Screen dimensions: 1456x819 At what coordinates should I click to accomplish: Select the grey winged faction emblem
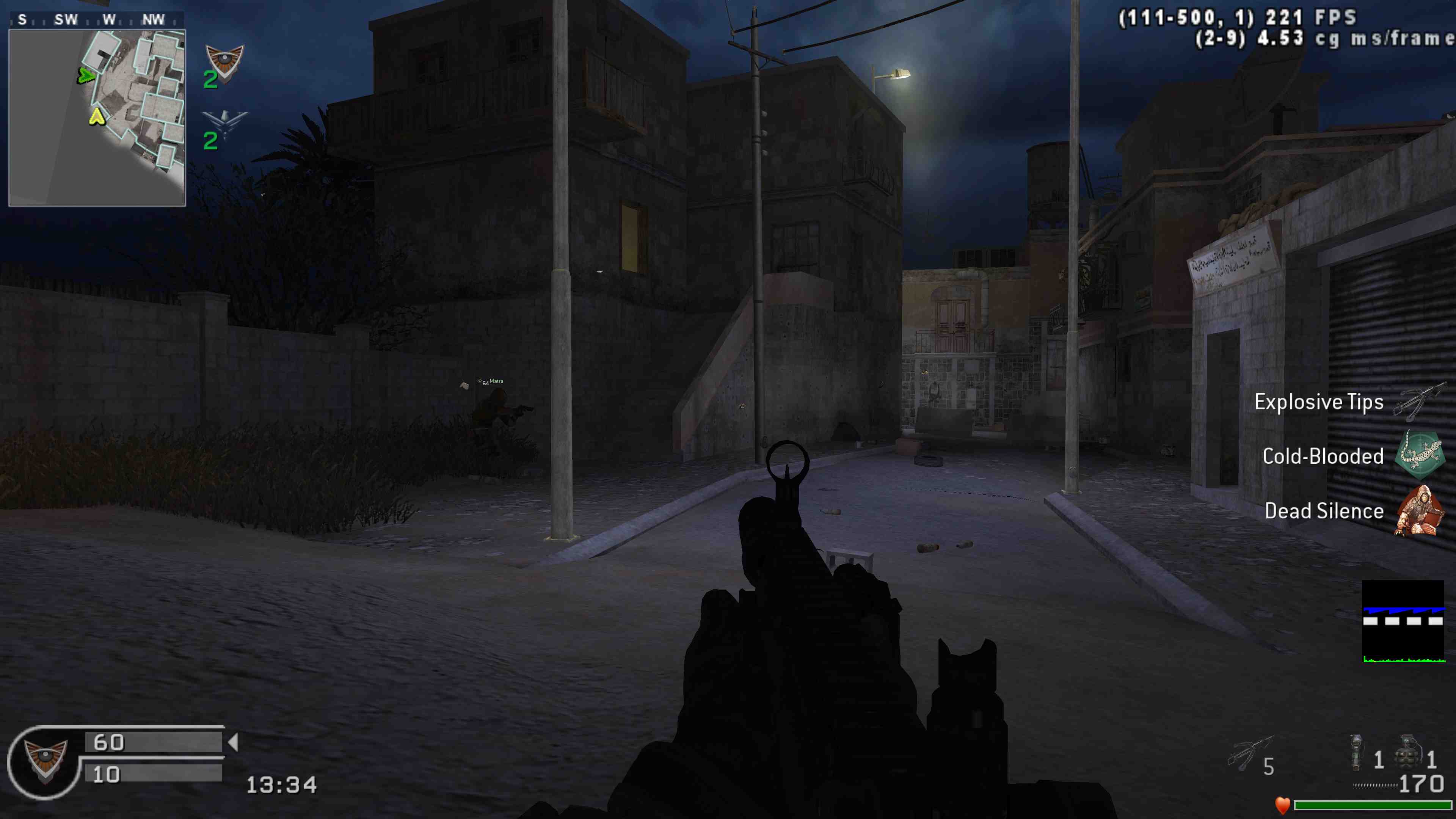pos(224,122)
